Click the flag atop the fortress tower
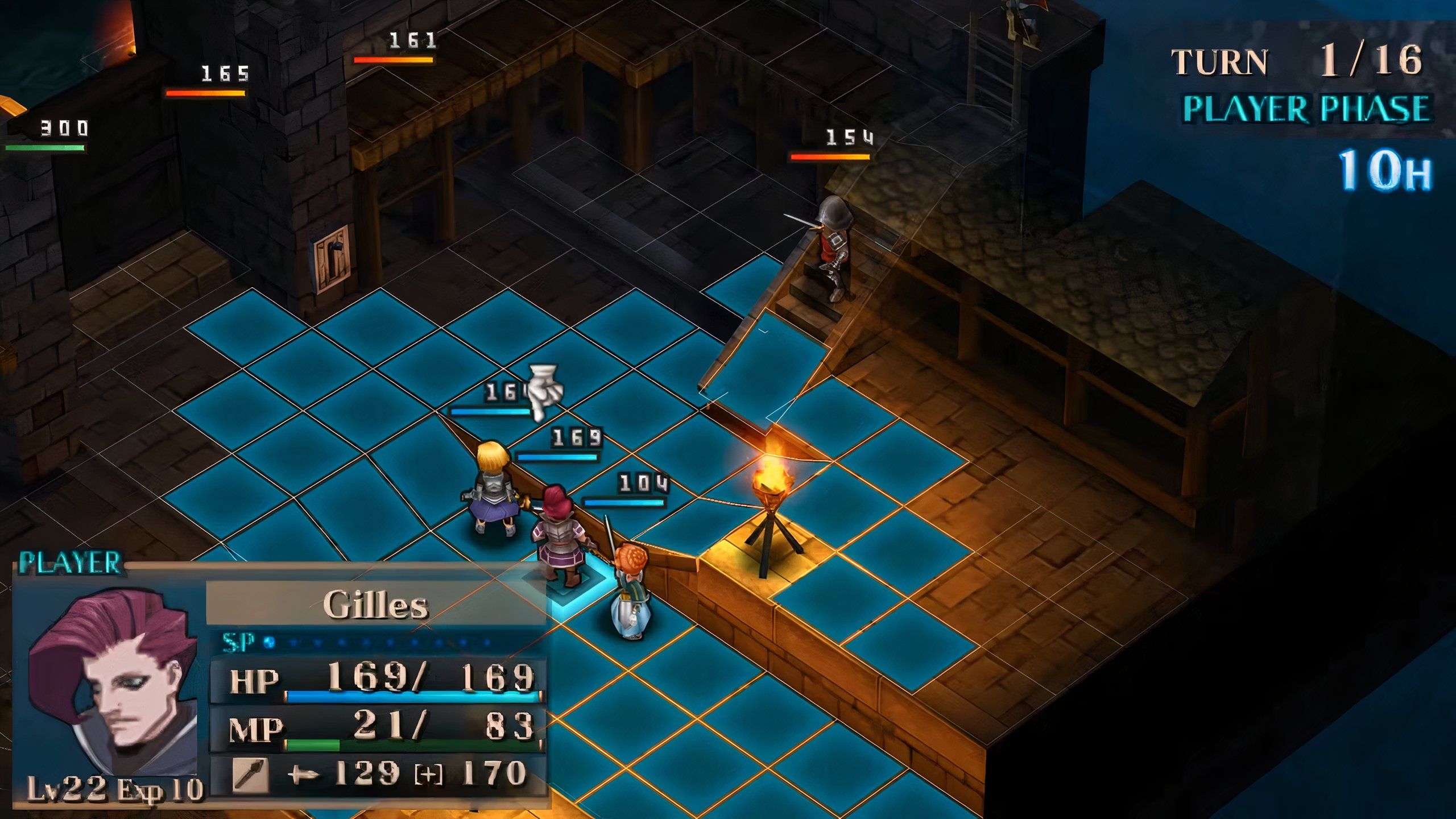The width and height of the screenshot is (1456, 819). (1036, 7)
